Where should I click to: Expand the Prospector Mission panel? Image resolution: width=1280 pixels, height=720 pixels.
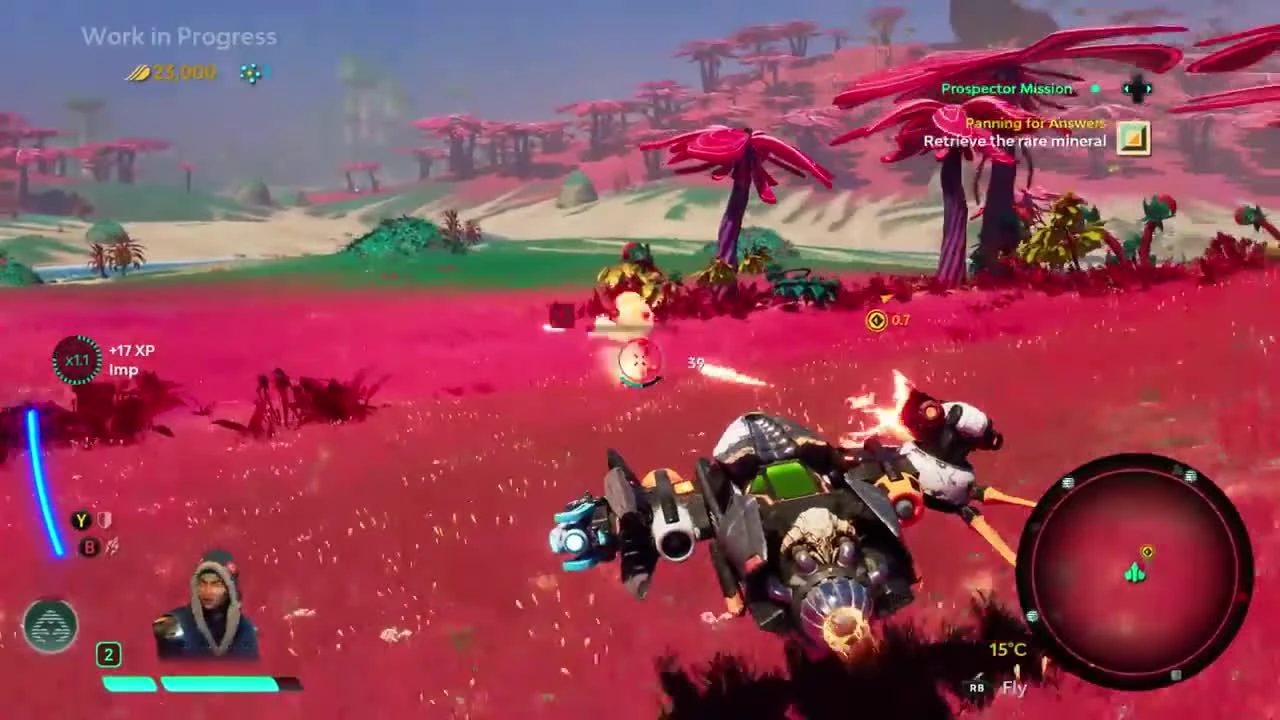pos(1006,89)
